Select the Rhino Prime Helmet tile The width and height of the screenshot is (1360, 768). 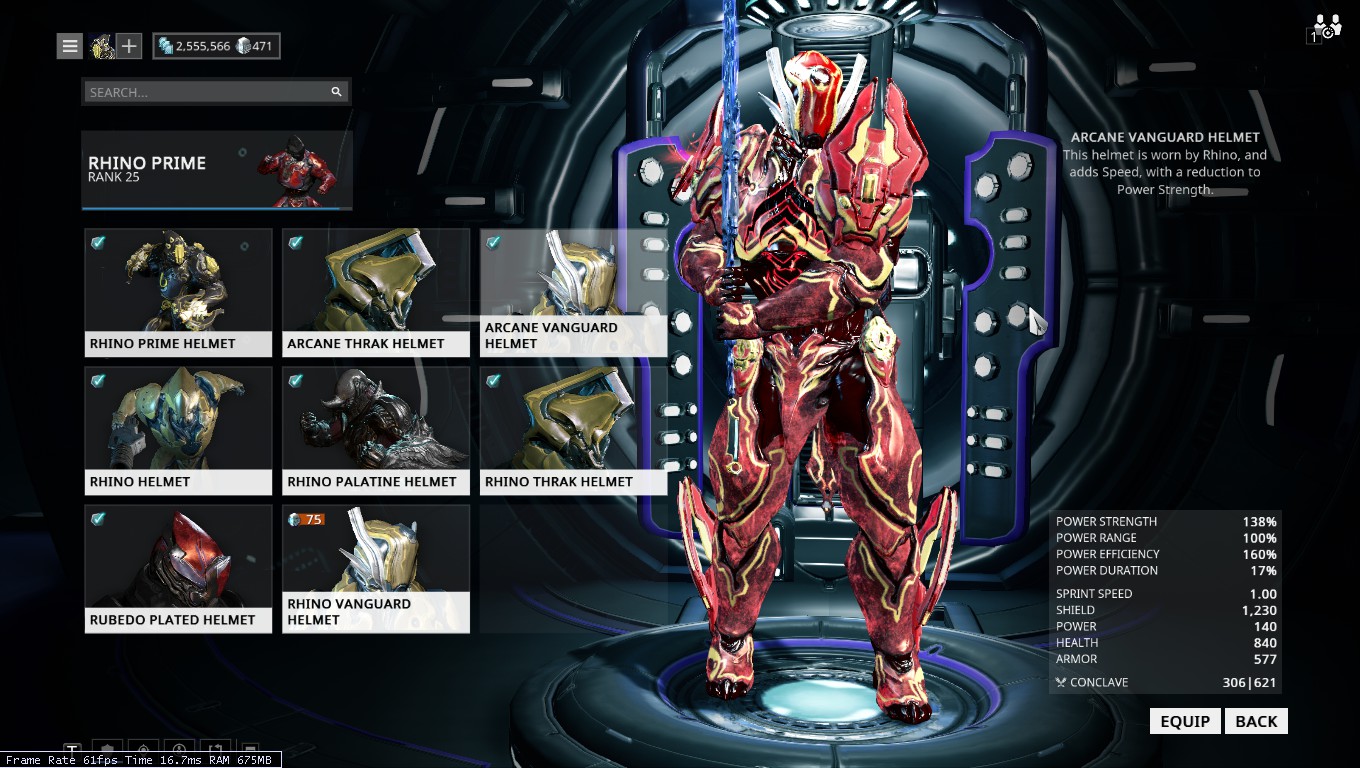click(x=178, y=292)
